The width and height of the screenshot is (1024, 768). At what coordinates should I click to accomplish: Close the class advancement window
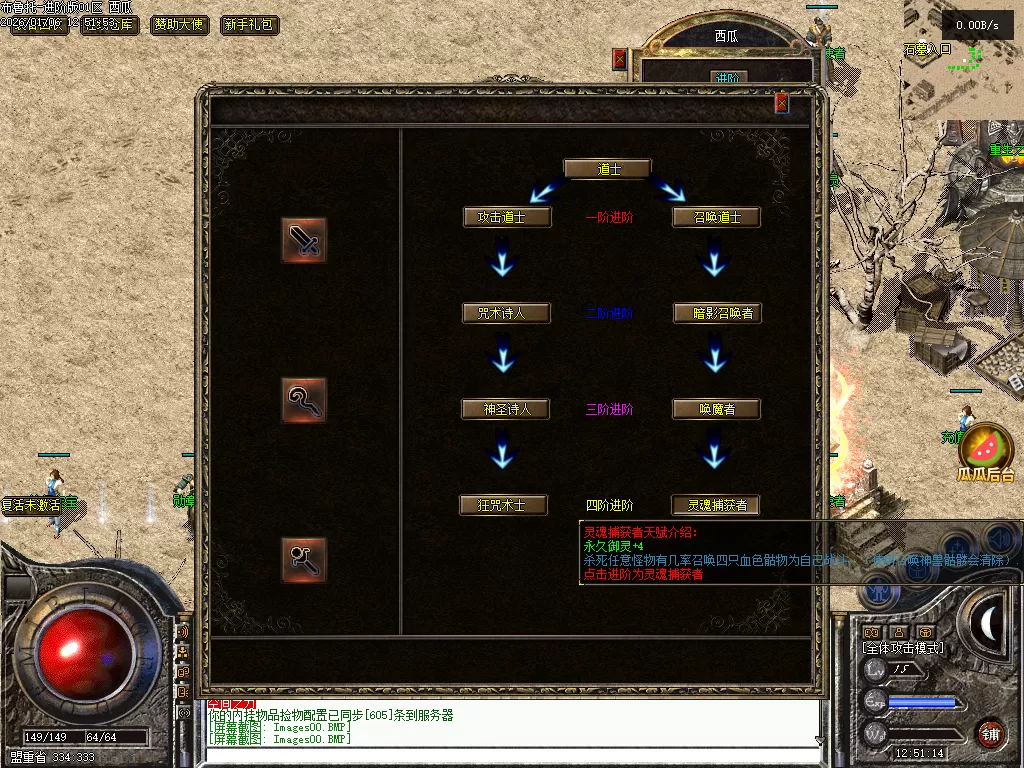click(782, 102)
